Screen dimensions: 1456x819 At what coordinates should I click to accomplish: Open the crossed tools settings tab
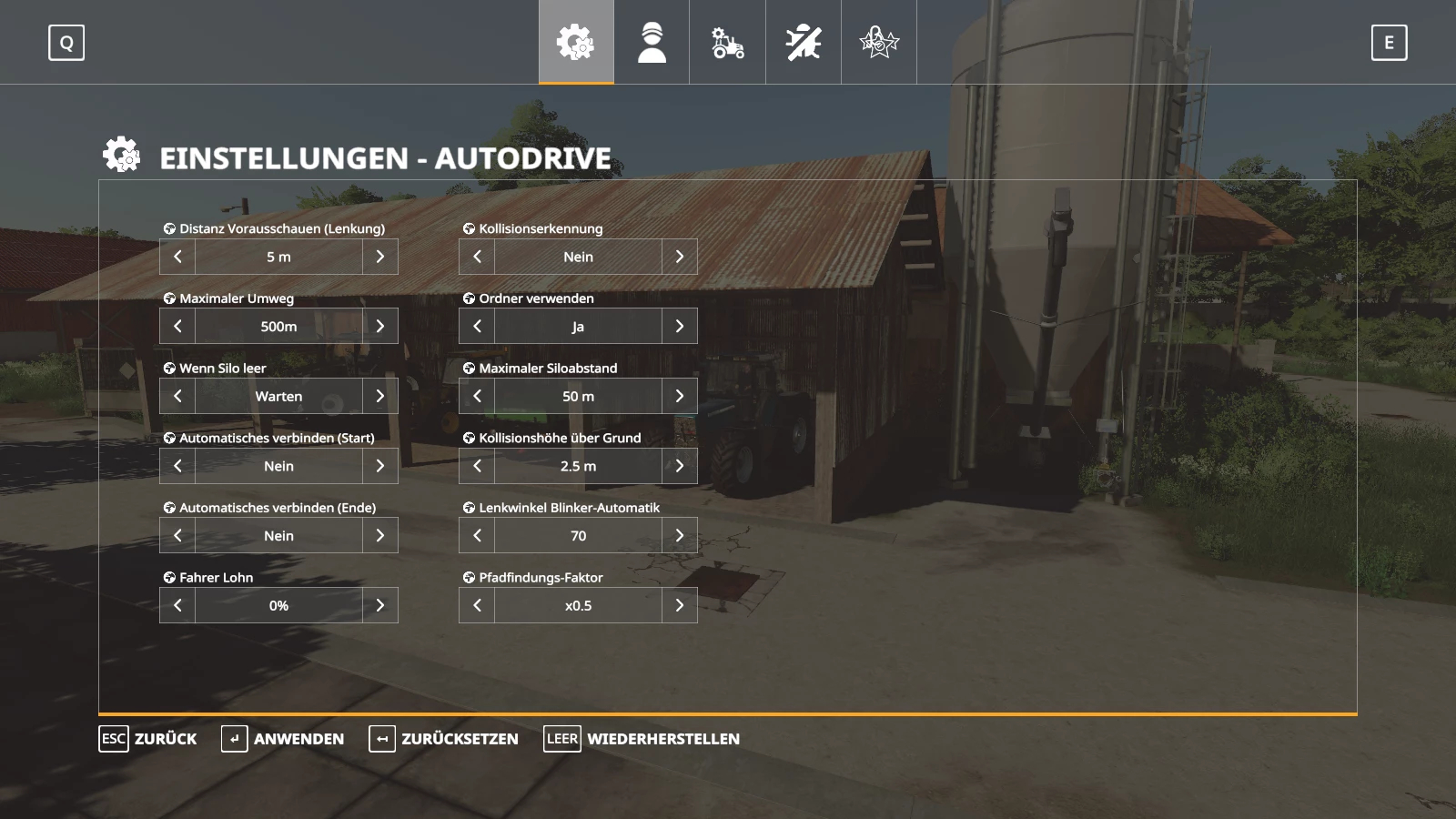(804, 42)
